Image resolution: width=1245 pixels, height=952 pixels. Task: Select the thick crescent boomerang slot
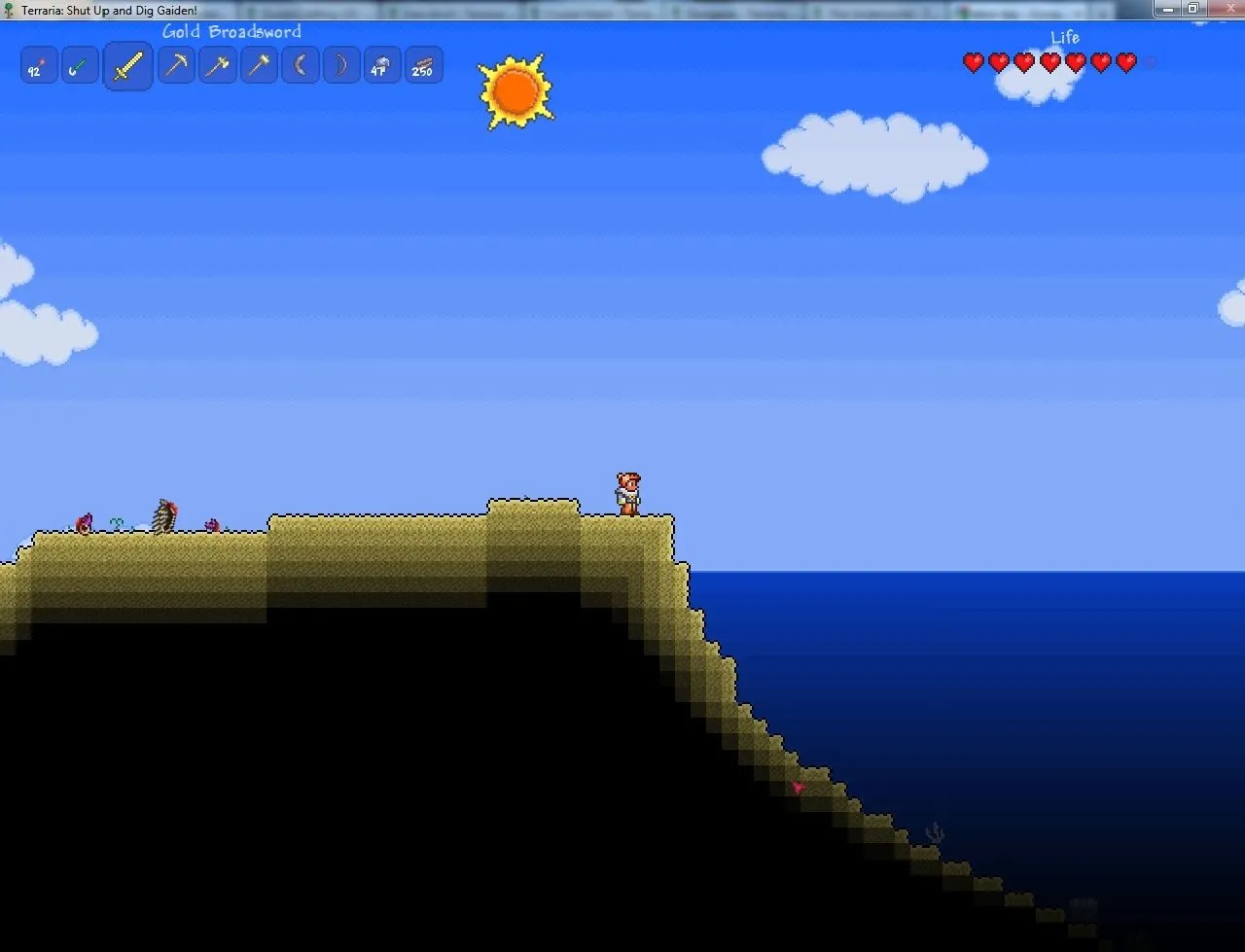301,66
